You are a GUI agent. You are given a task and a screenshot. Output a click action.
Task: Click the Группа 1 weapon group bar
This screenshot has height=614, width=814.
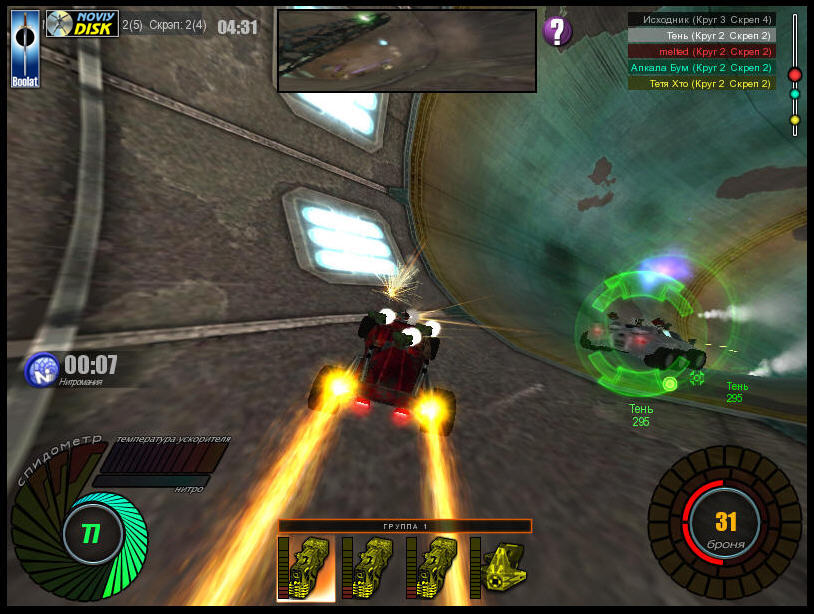[x=405, y=526]
